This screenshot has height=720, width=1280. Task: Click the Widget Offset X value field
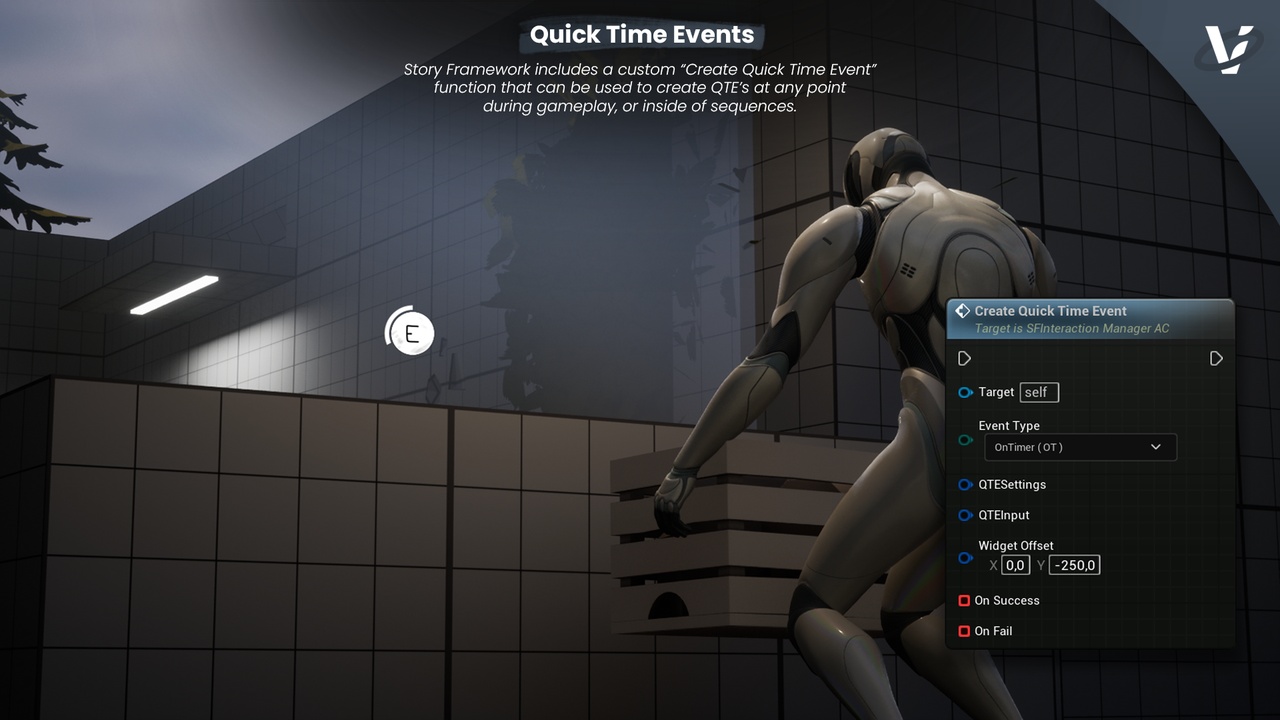click(x=1015, y=565)
